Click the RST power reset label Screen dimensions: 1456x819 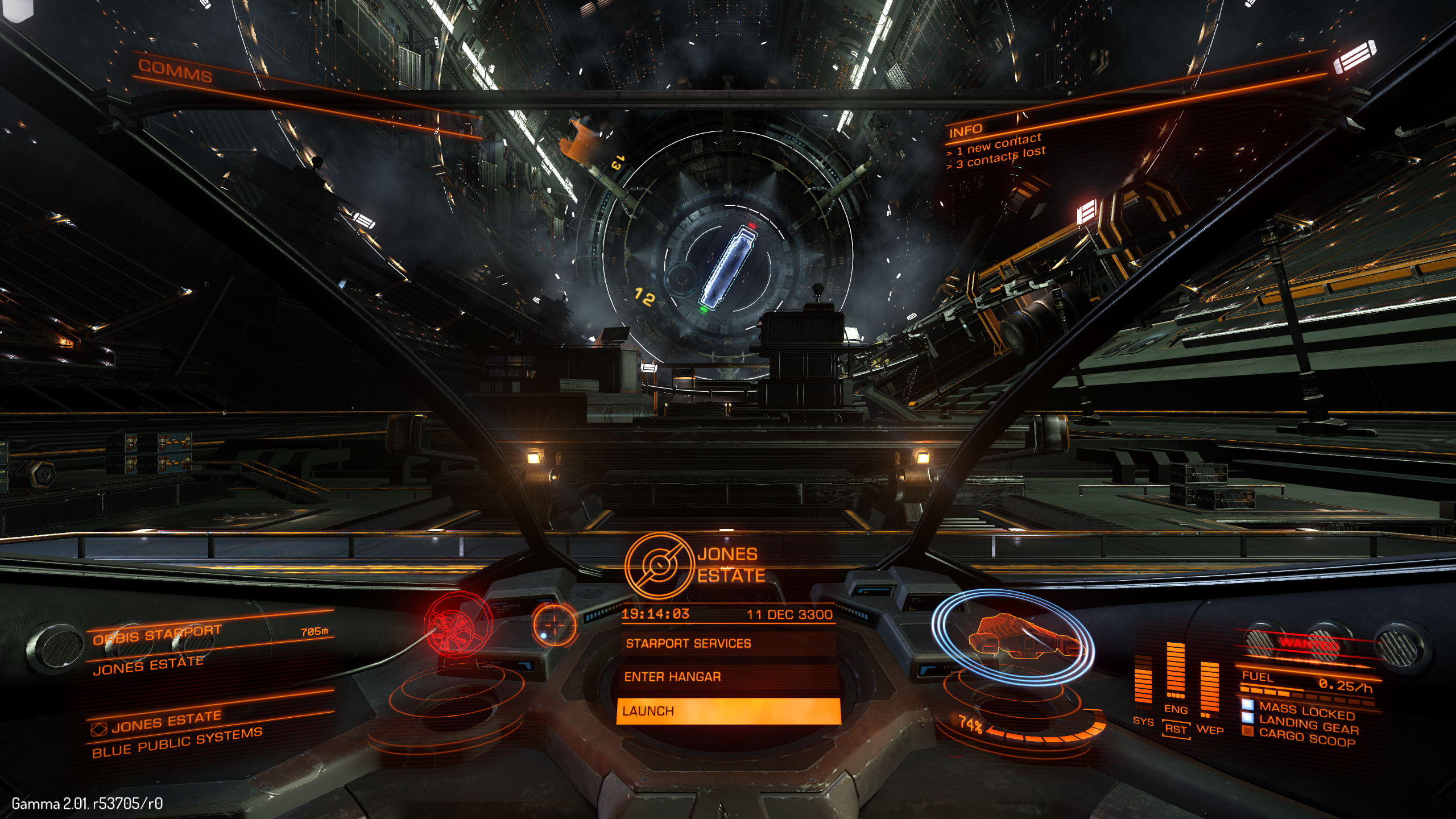pos(1176,729)
